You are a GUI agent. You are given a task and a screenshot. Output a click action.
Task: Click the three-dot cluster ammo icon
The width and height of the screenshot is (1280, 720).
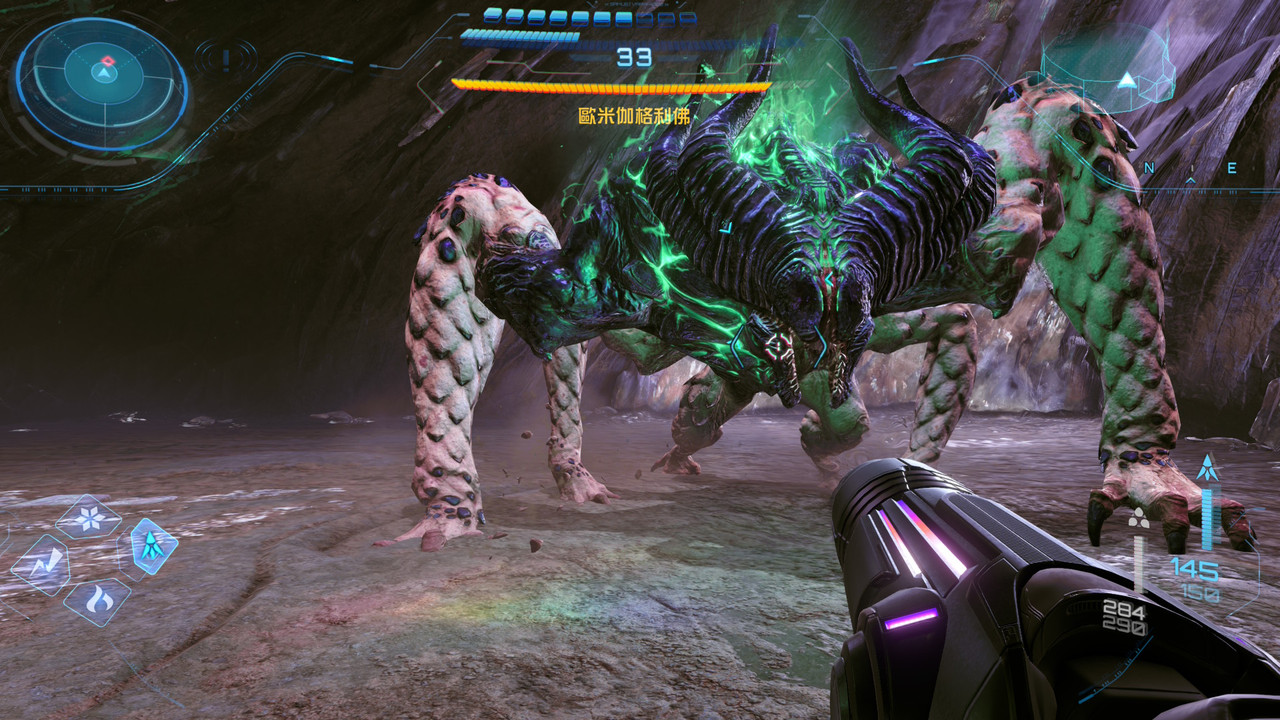pyautogui.click(x=1137, y=517)
